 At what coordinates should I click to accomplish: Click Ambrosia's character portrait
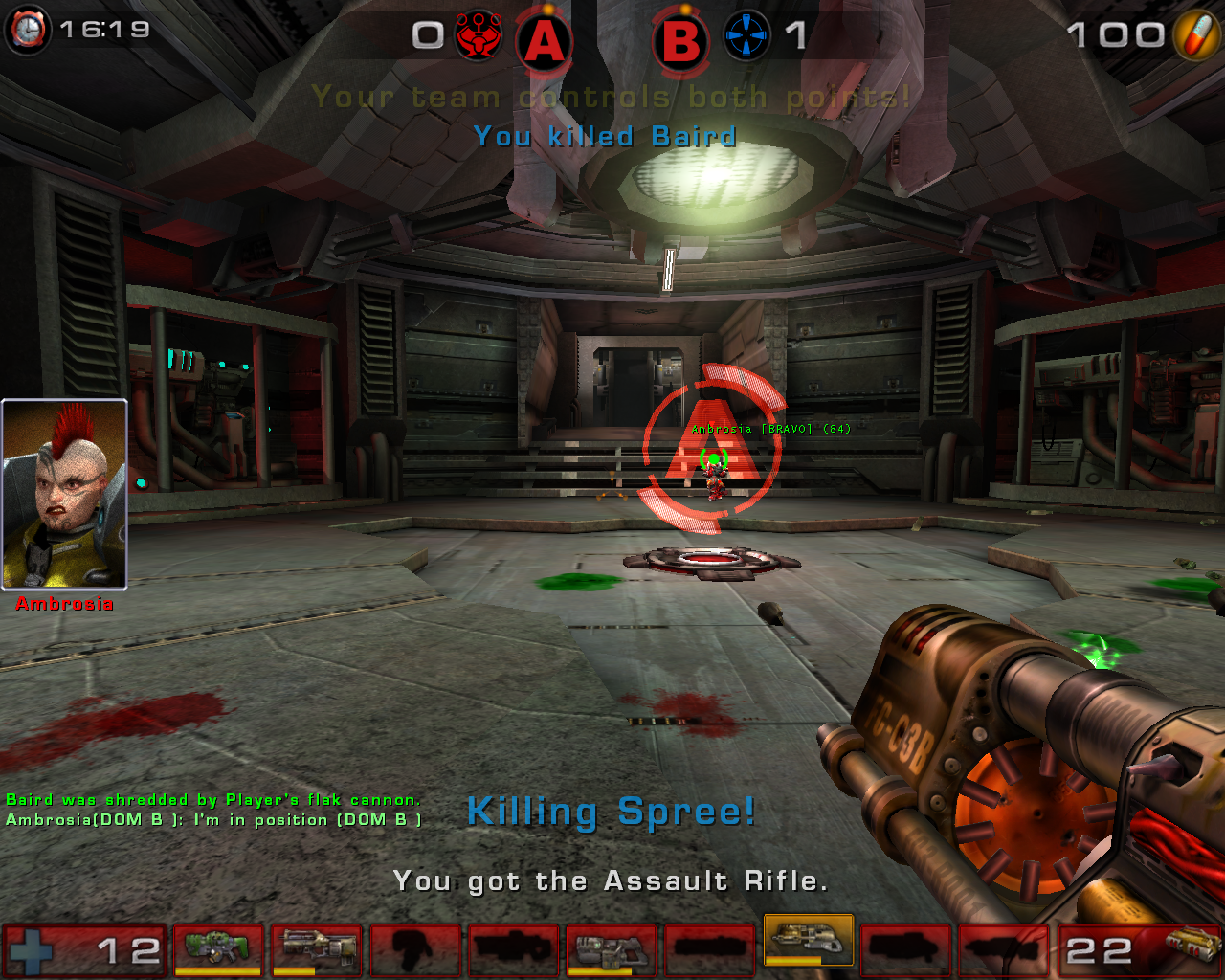64,493
